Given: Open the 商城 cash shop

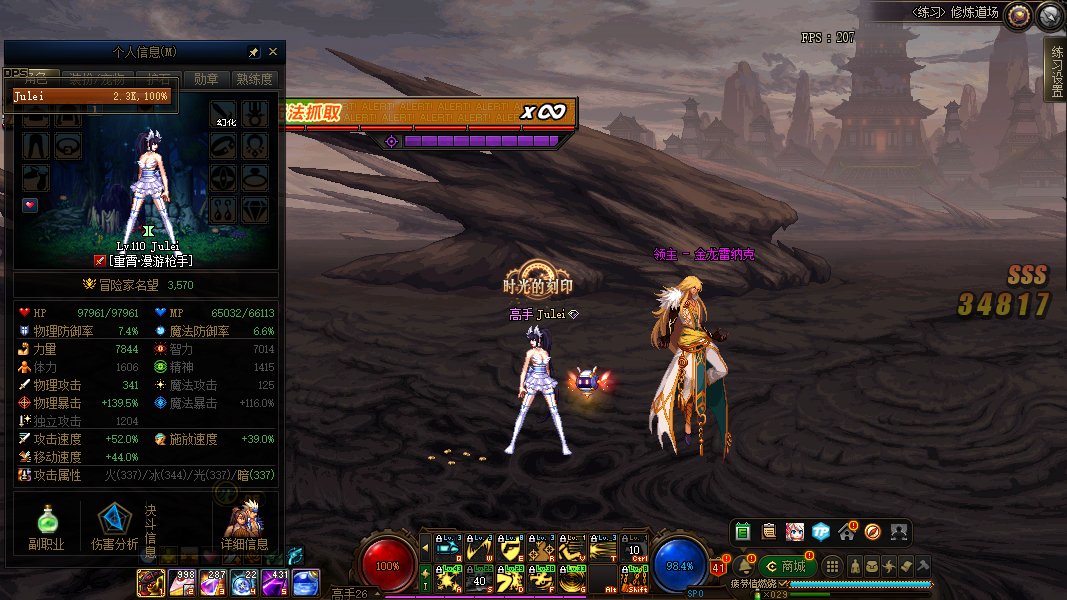Looking at the screenshot, I should 788,566.
